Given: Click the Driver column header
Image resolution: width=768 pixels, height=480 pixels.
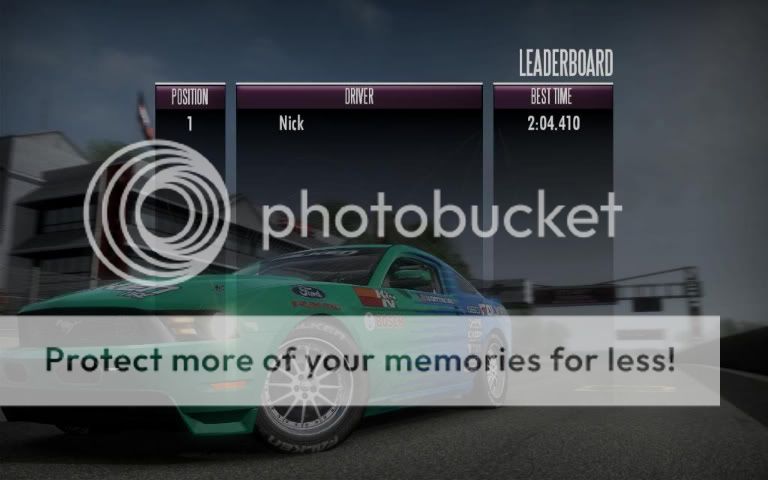Looking at the screenshot, I should click(x=359, y=97).
